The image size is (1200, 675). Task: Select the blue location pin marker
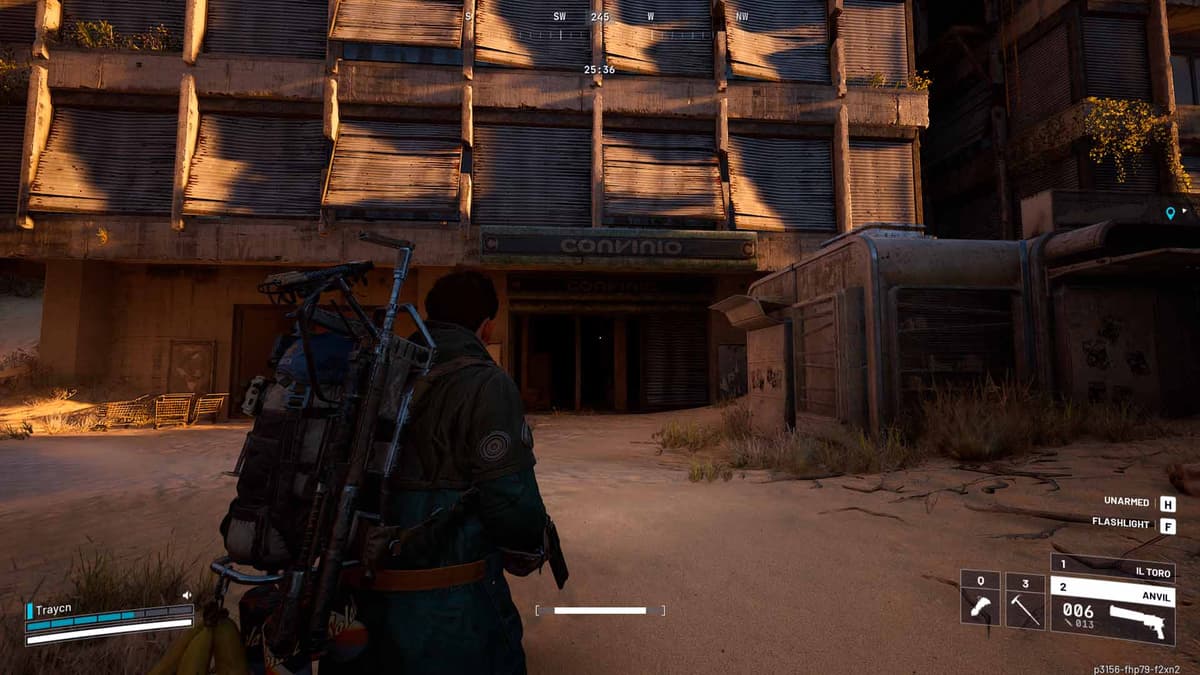1170,212
